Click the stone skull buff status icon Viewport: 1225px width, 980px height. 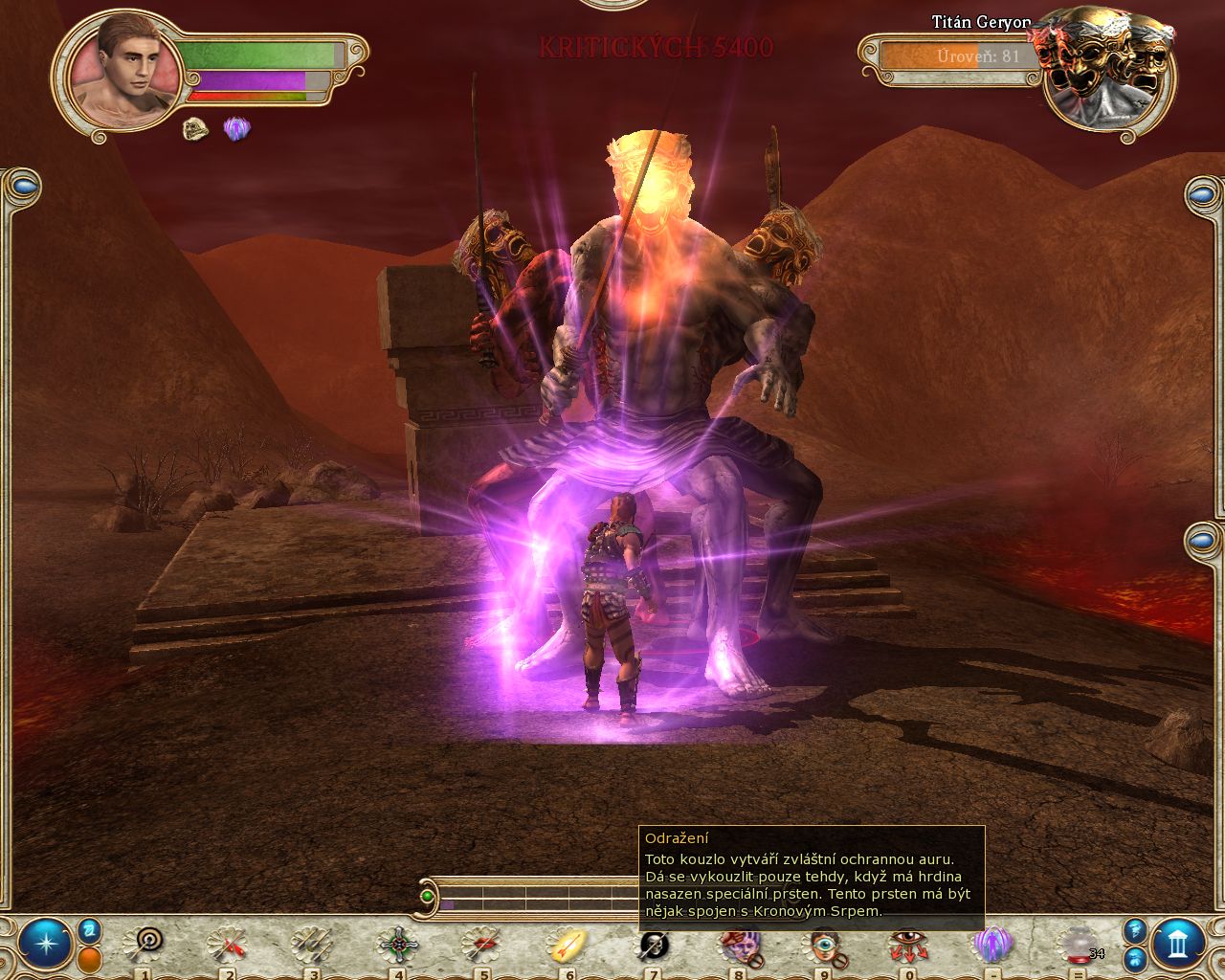pos(196,129)
